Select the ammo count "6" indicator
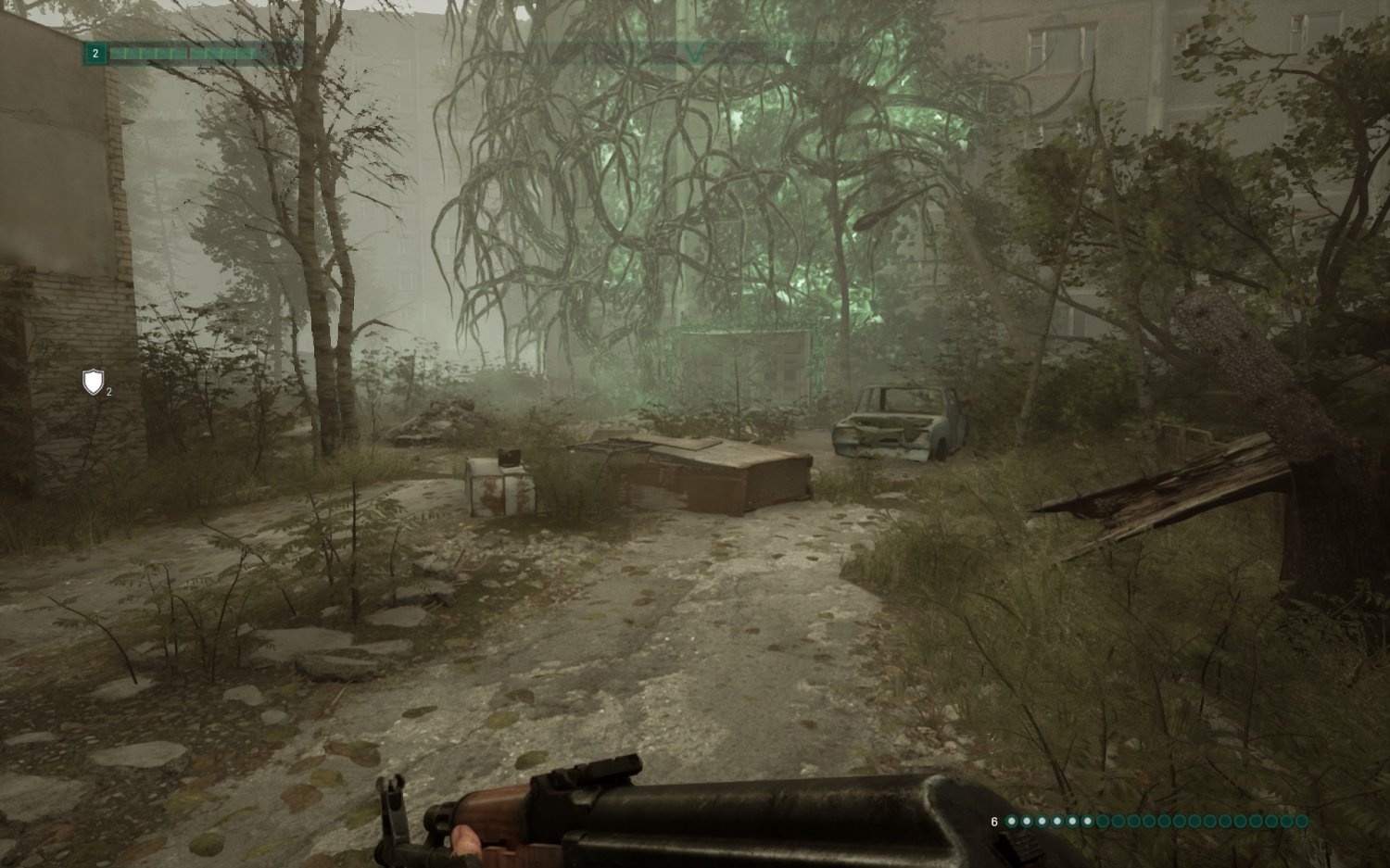 (993, 820)
